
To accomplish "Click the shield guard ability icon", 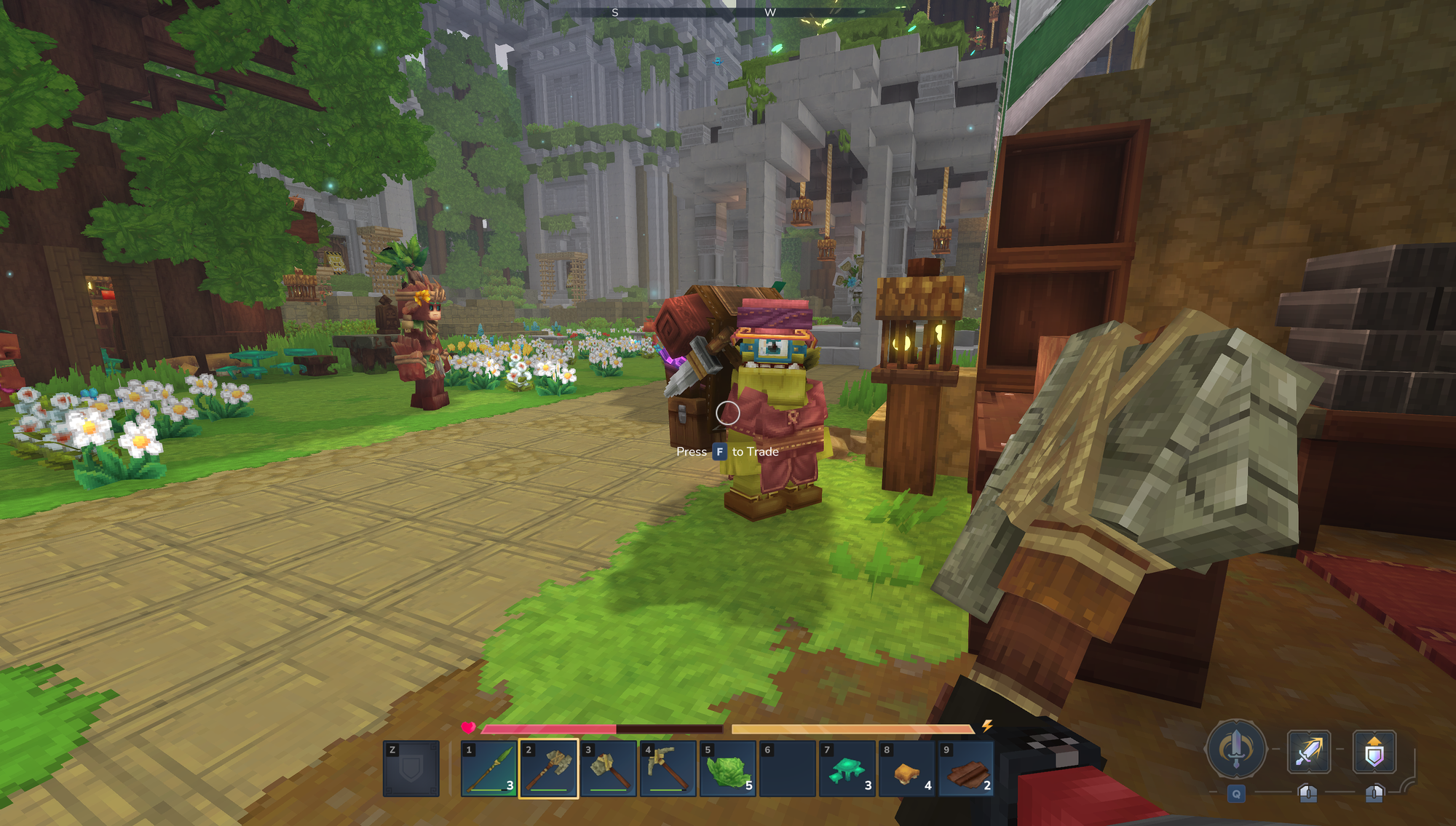I will 1374,751.
